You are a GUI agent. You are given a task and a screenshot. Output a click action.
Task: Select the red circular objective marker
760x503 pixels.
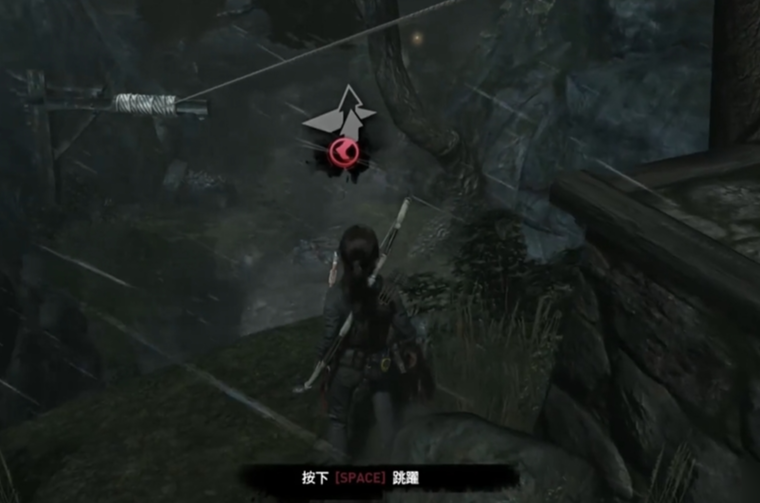342,153
